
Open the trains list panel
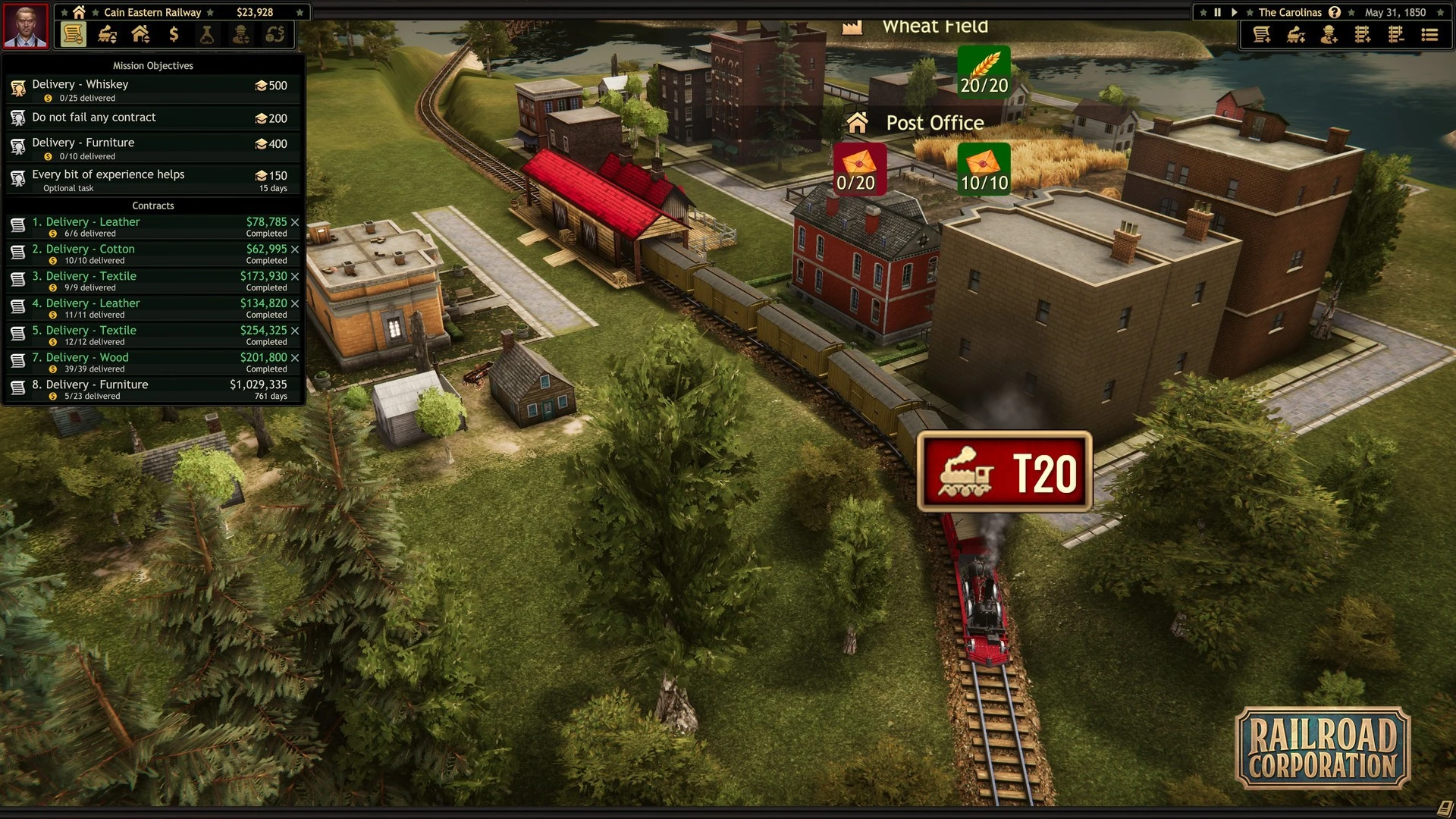(x=107, y=35)
